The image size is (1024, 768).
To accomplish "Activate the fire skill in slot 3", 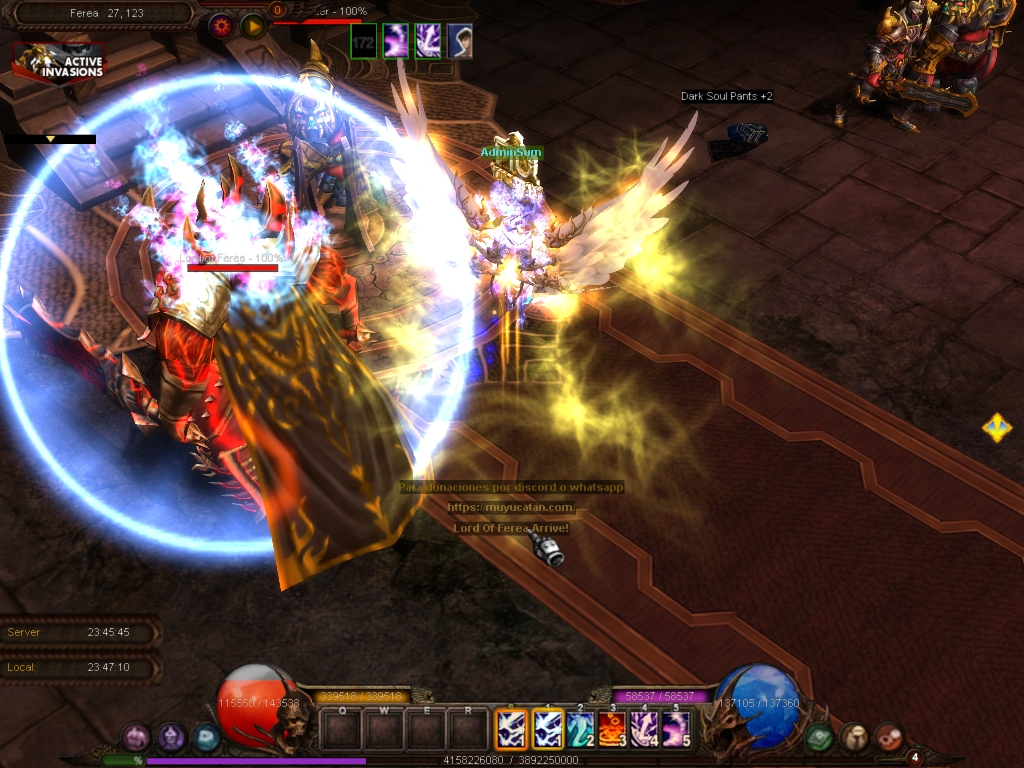I will 612,729.
